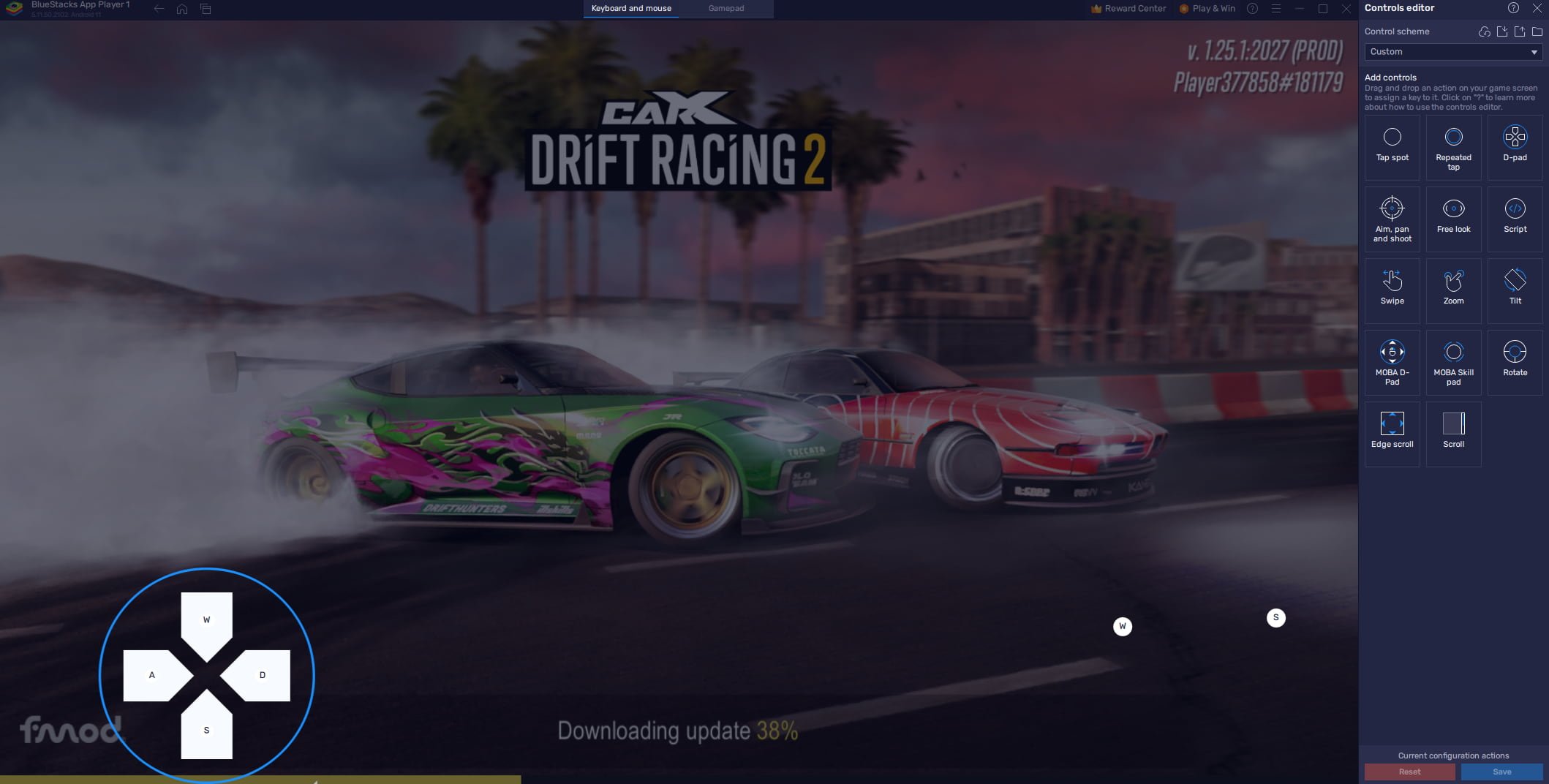1549x784 pixels.
Task: Switch to the Gamepad tab
Action: click(725, 8)
